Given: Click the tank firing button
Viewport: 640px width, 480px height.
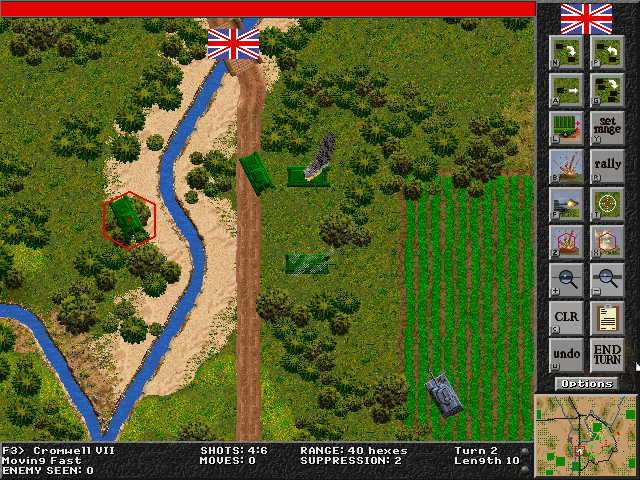Looking at the screenshot, I should tap(566, 202).
